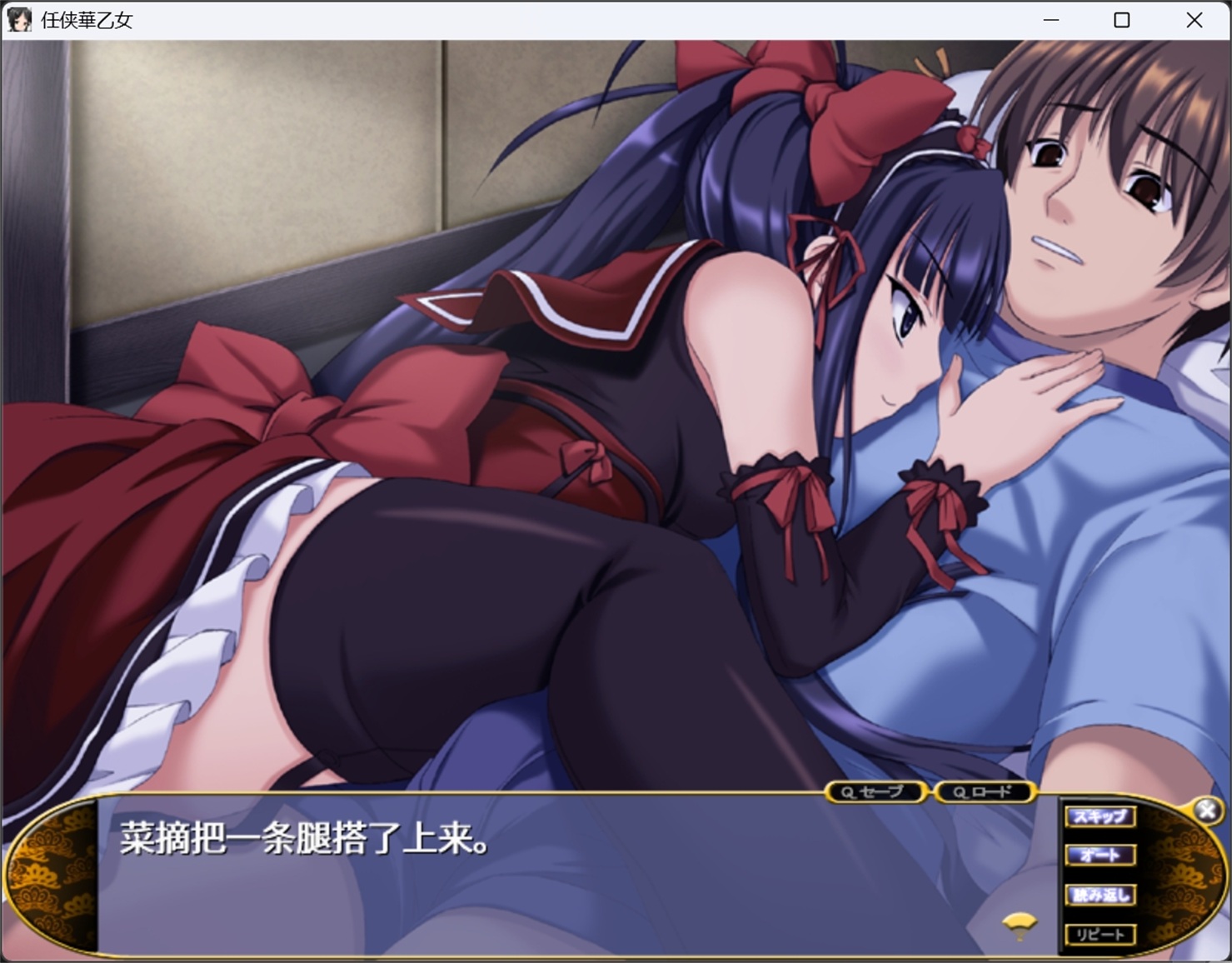This screenshot has width=1232, height=963.
Task: Click the Repeat (リピート) button
Action: (1100, 935)
